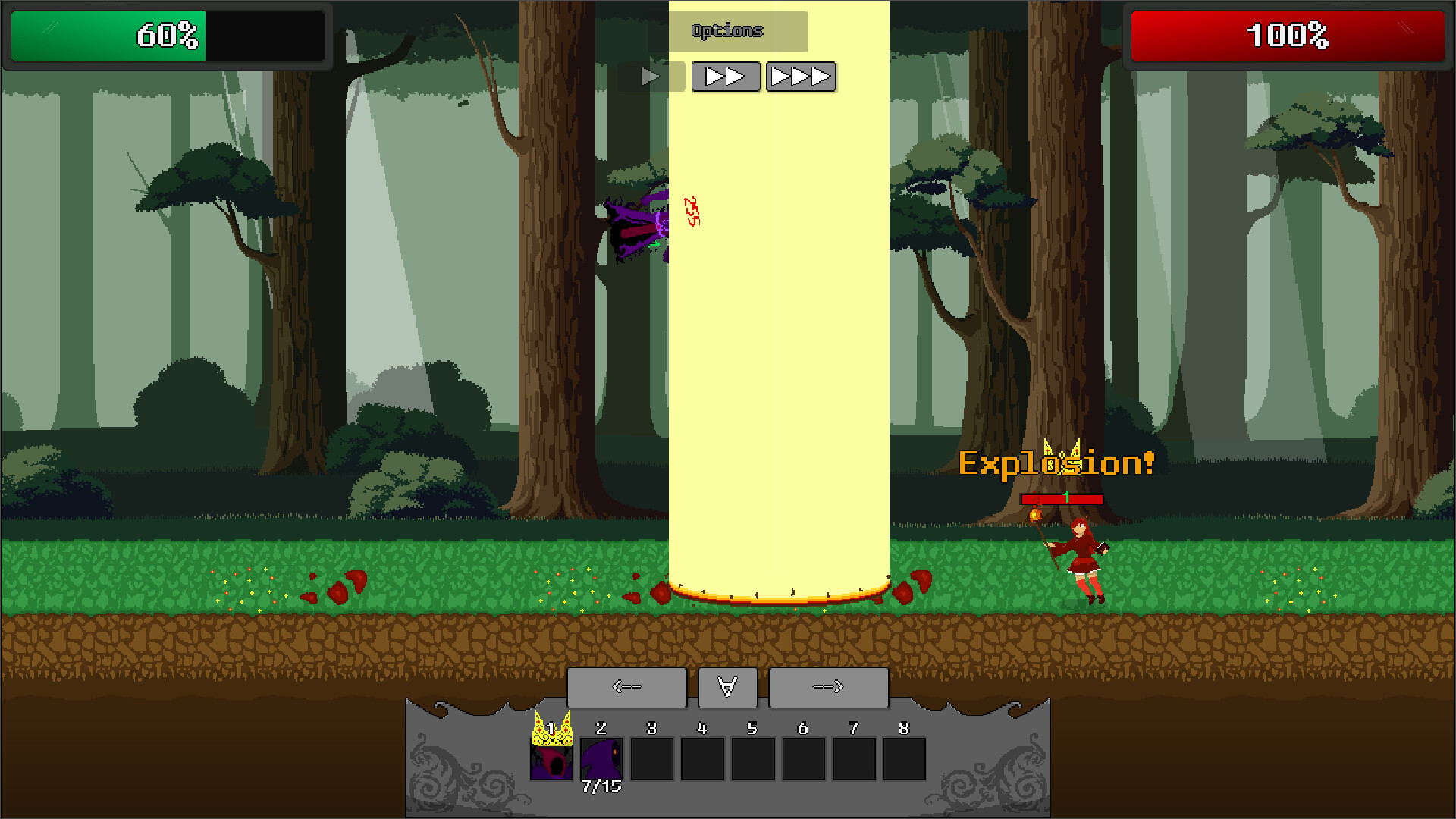Click the mini health bar above the mage
The height and width of the screenshot is (819, 1456).
click(x=1062, y=500)
